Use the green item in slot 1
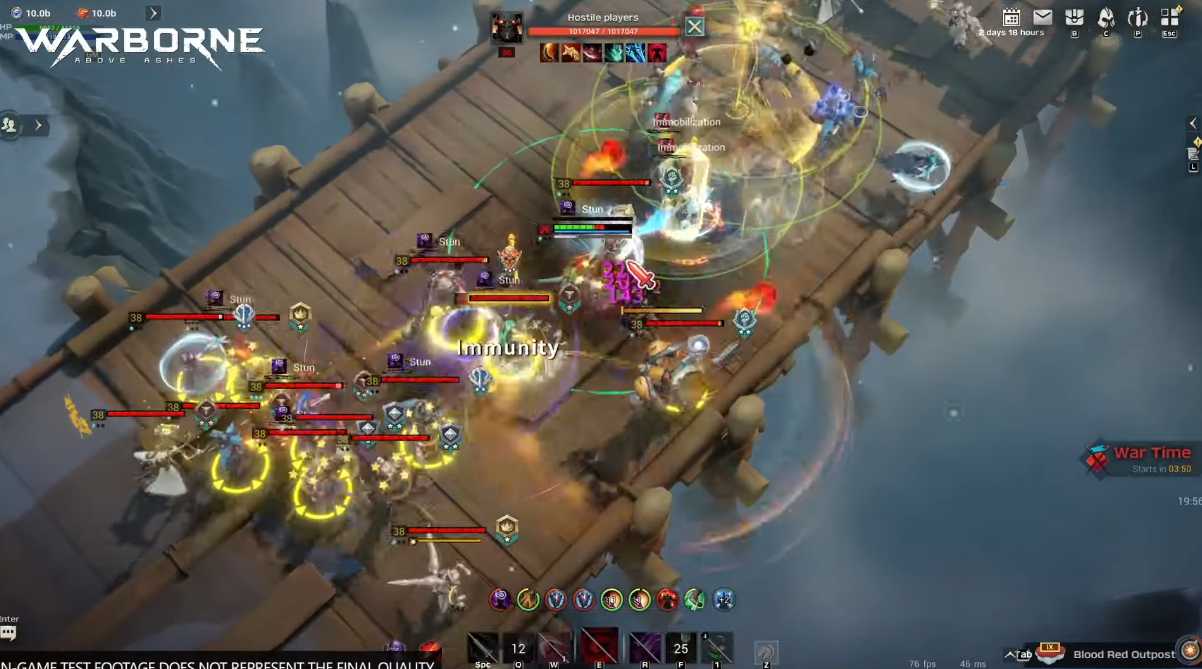The width and height of the screenshot is (1202, 669). [717, 648]
